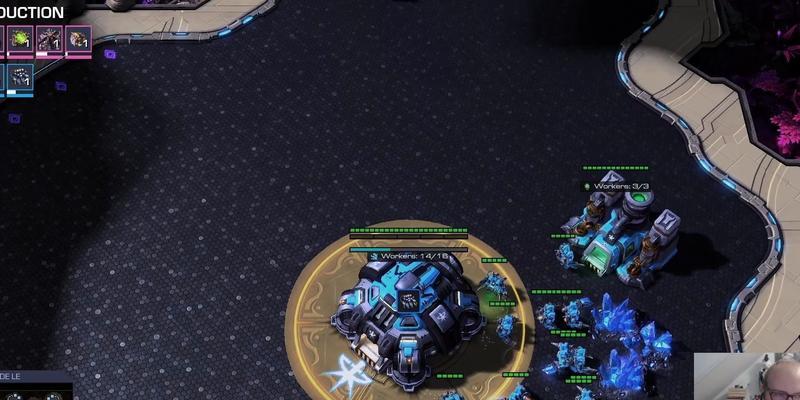This screenshot has width=800, height=400.
Task: Select the green blob production icon
Action: (20, 39)
